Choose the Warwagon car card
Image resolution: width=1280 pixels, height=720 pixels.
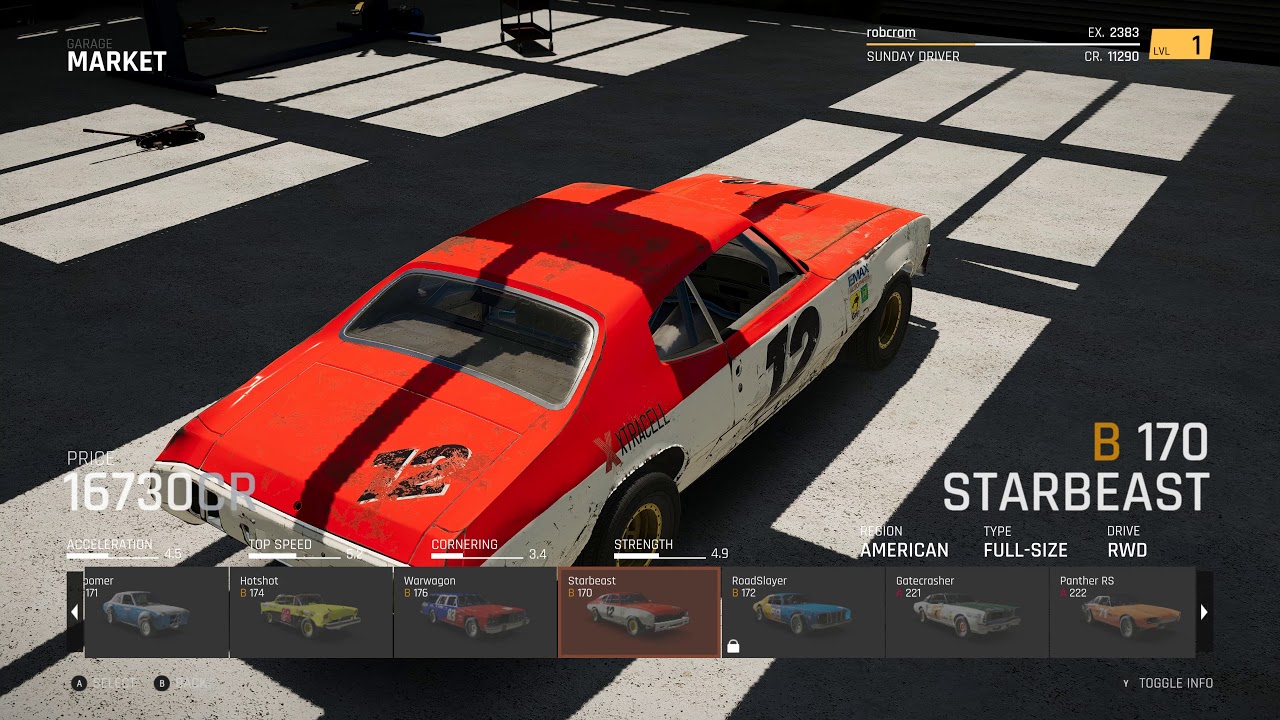click(x=475, y=612)
